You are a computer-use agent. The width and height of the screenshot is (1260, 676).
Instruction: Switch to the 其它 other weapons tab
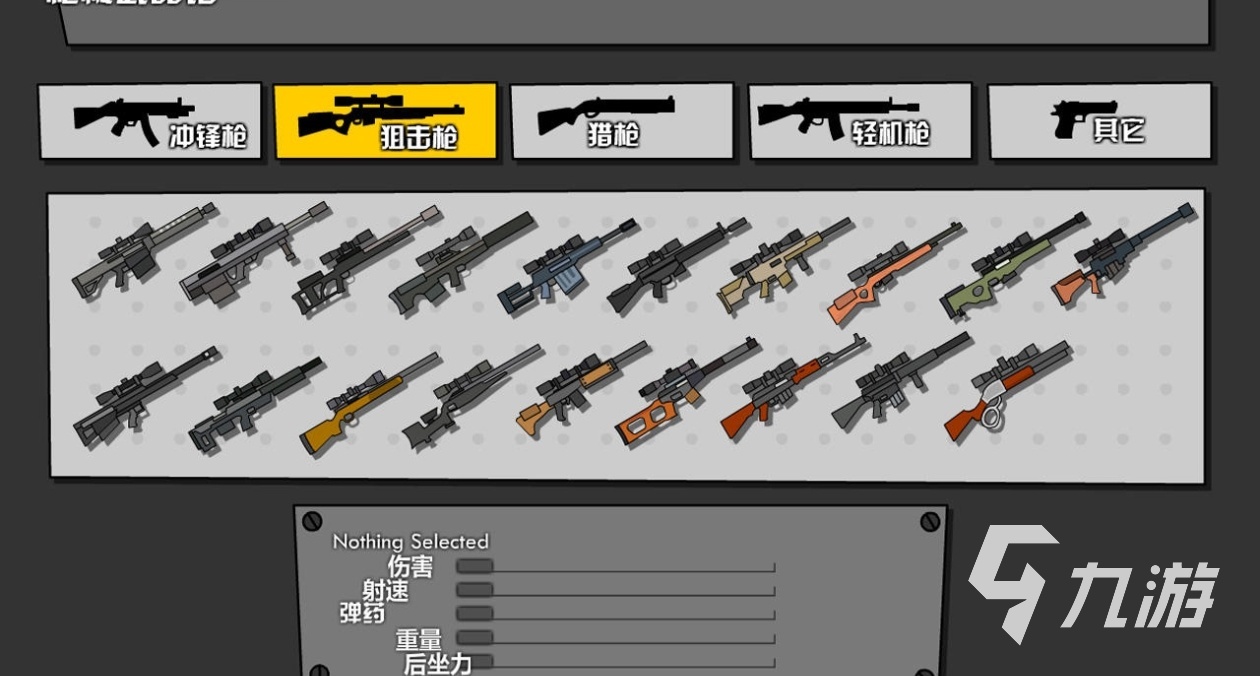coord(1099,121)
